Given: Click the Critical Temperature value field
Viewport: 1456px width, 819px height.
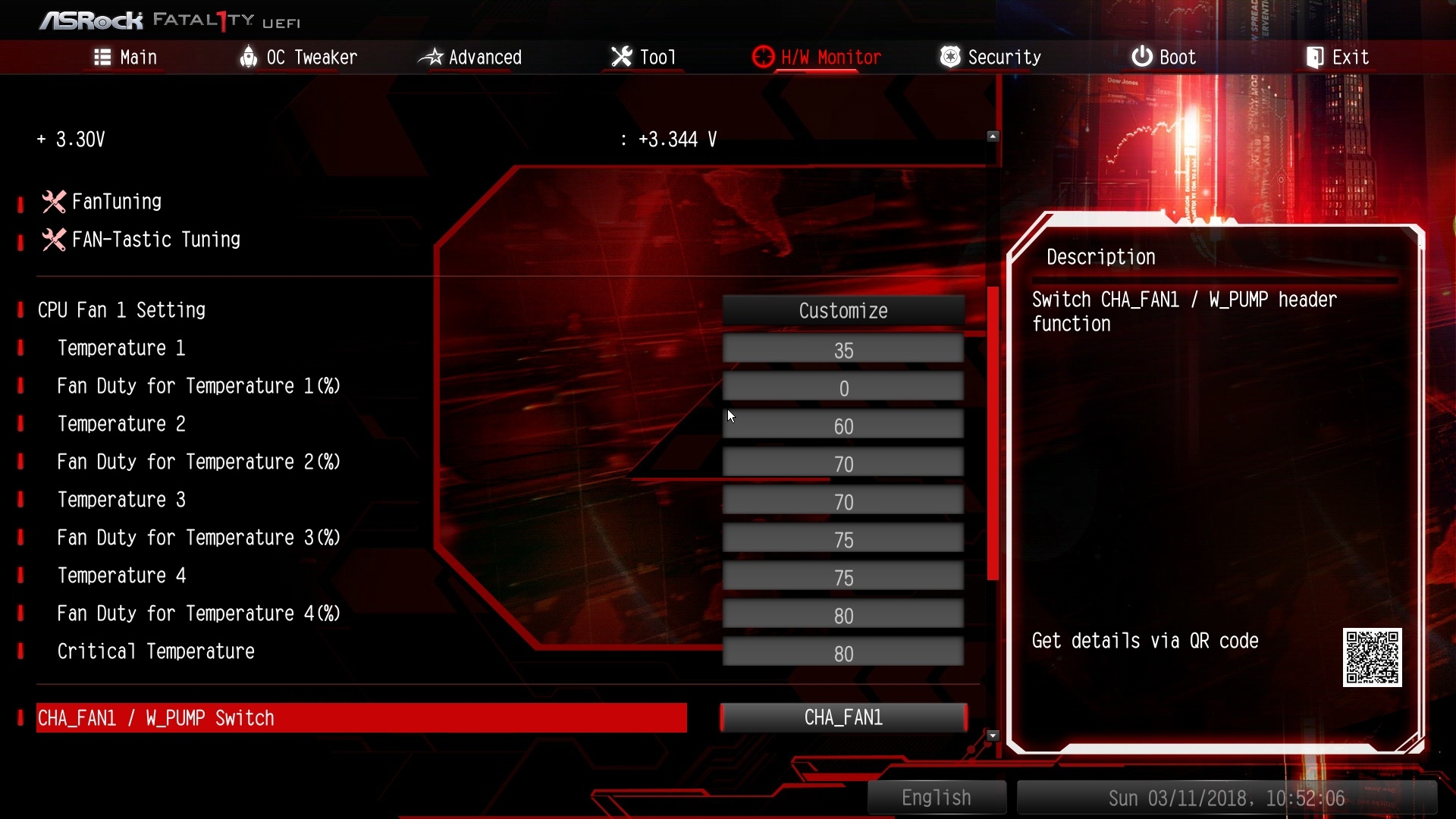Looking at the screenshot, I should pos(843,654).
